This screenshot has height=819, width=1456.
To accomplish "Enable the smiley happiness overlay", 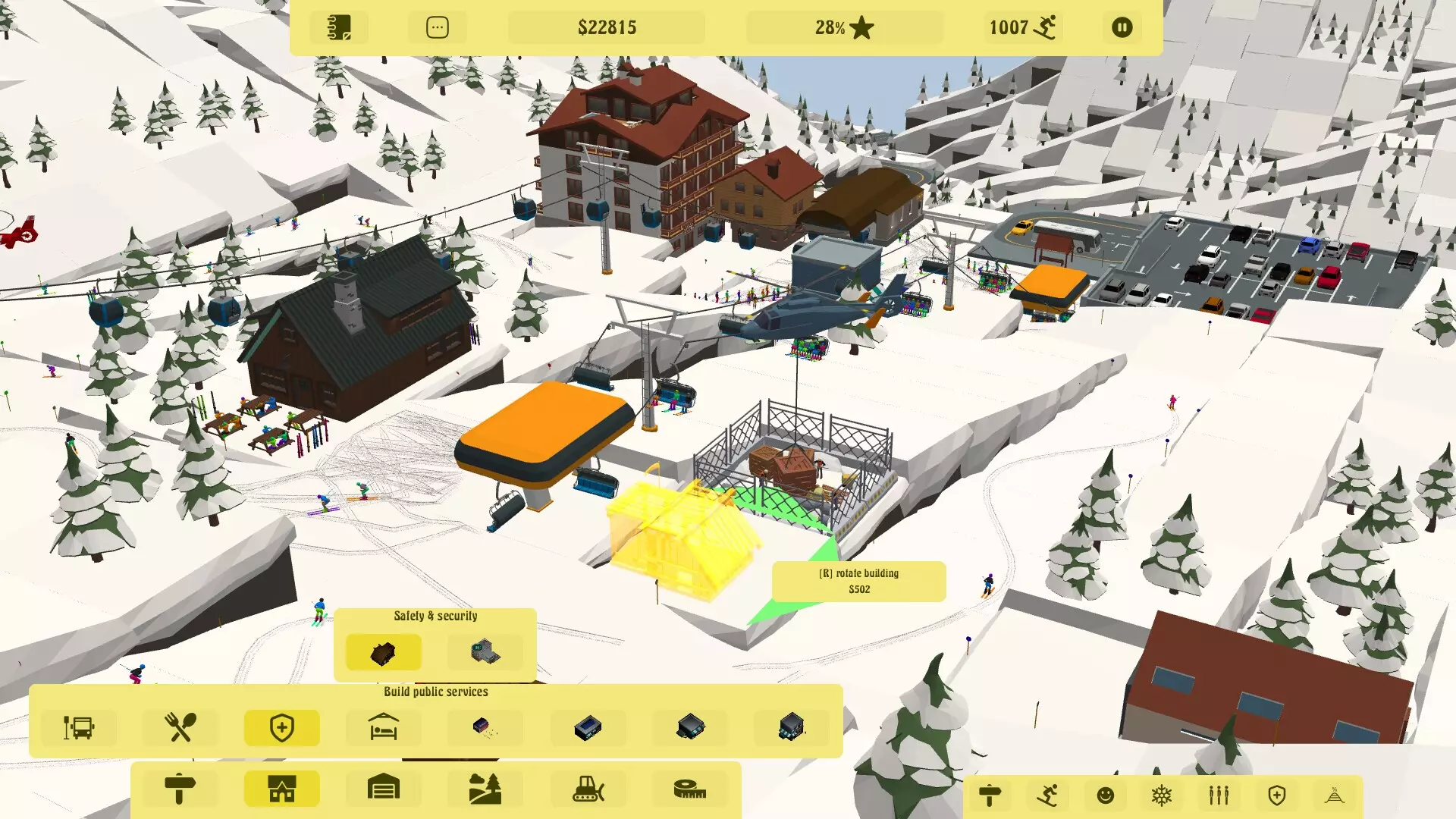I will (1105, 796).
